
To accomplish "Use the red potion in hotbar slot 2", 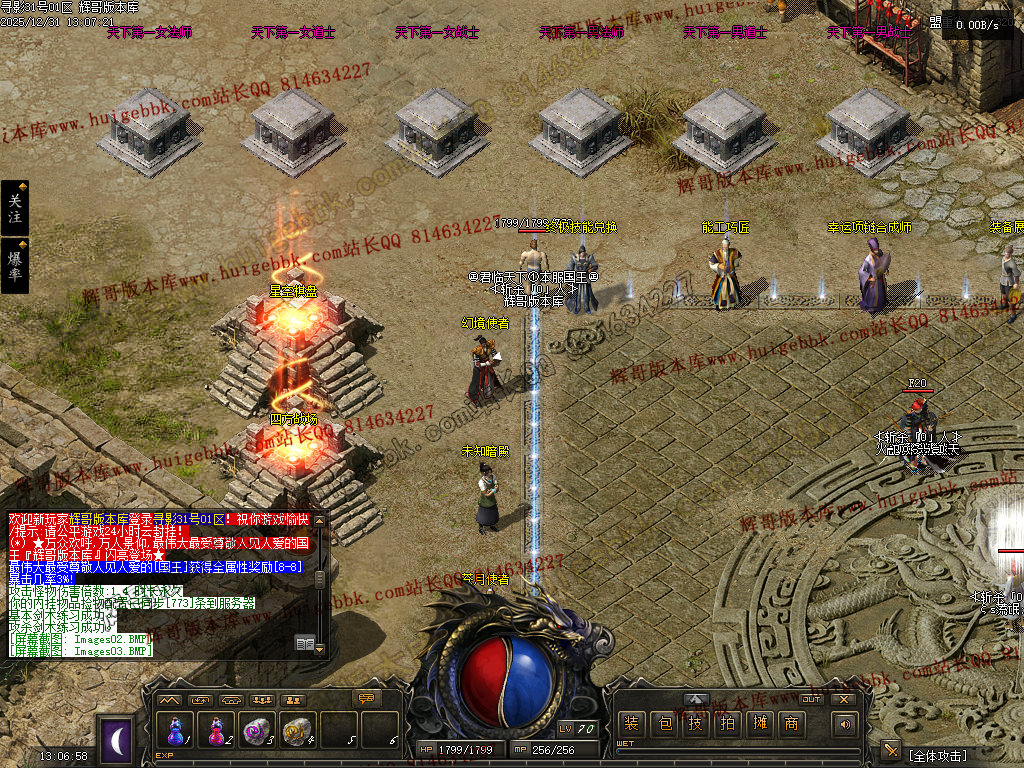I will tap(216, 731).
